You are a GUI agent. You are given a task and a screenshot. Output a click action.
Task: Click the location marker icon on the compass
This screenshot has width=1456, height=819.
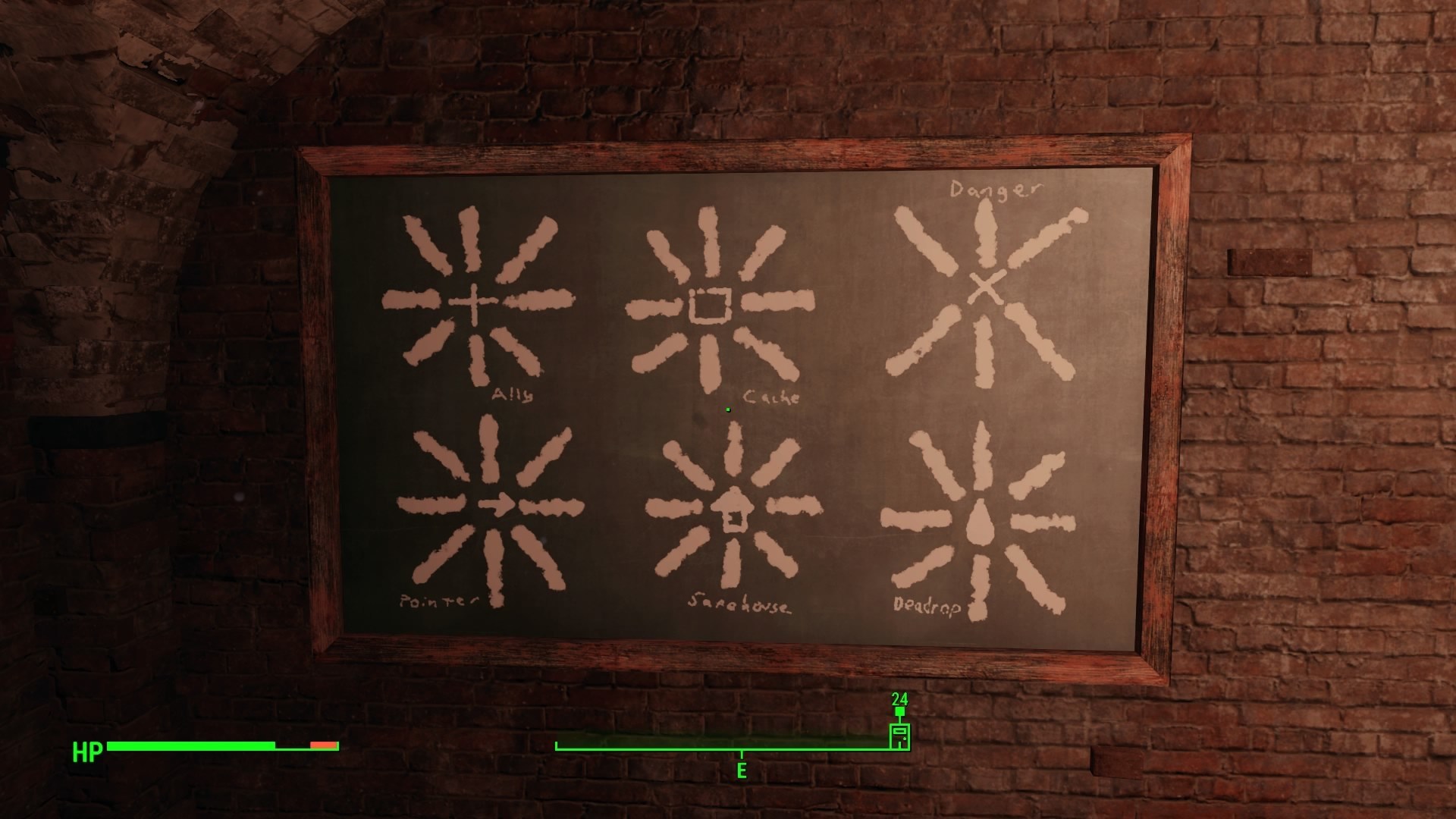coord(899,735)
